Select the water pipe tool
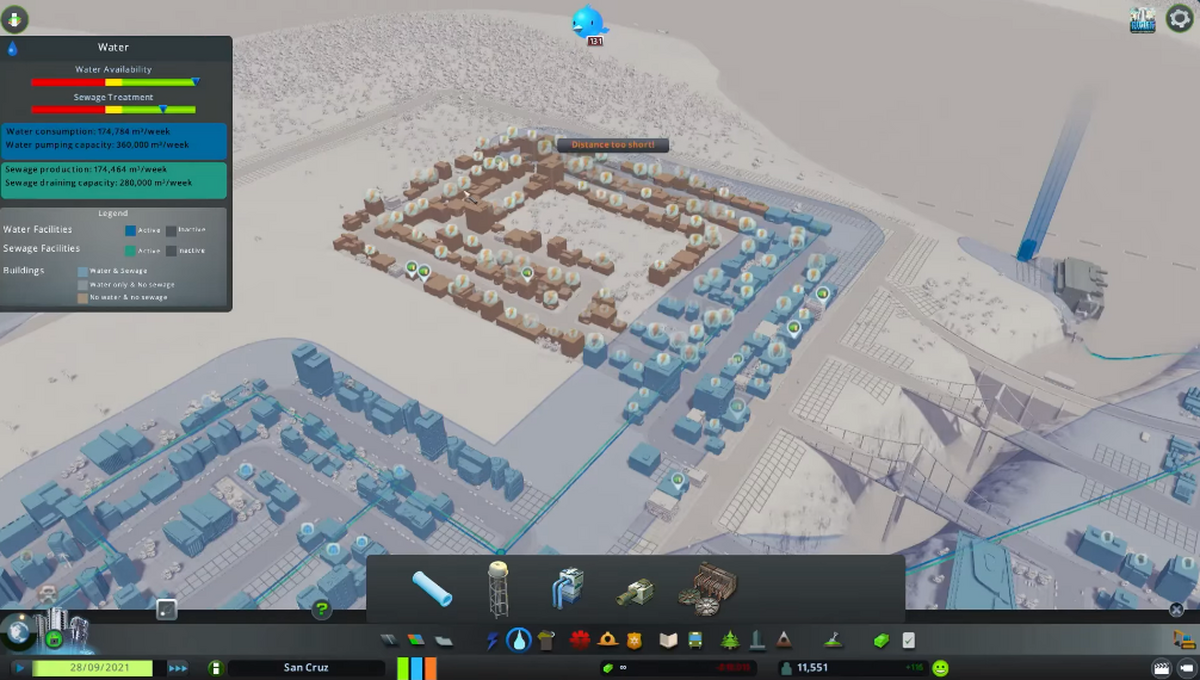This screenshot has height=680, width=1200. tap(432, 588)
